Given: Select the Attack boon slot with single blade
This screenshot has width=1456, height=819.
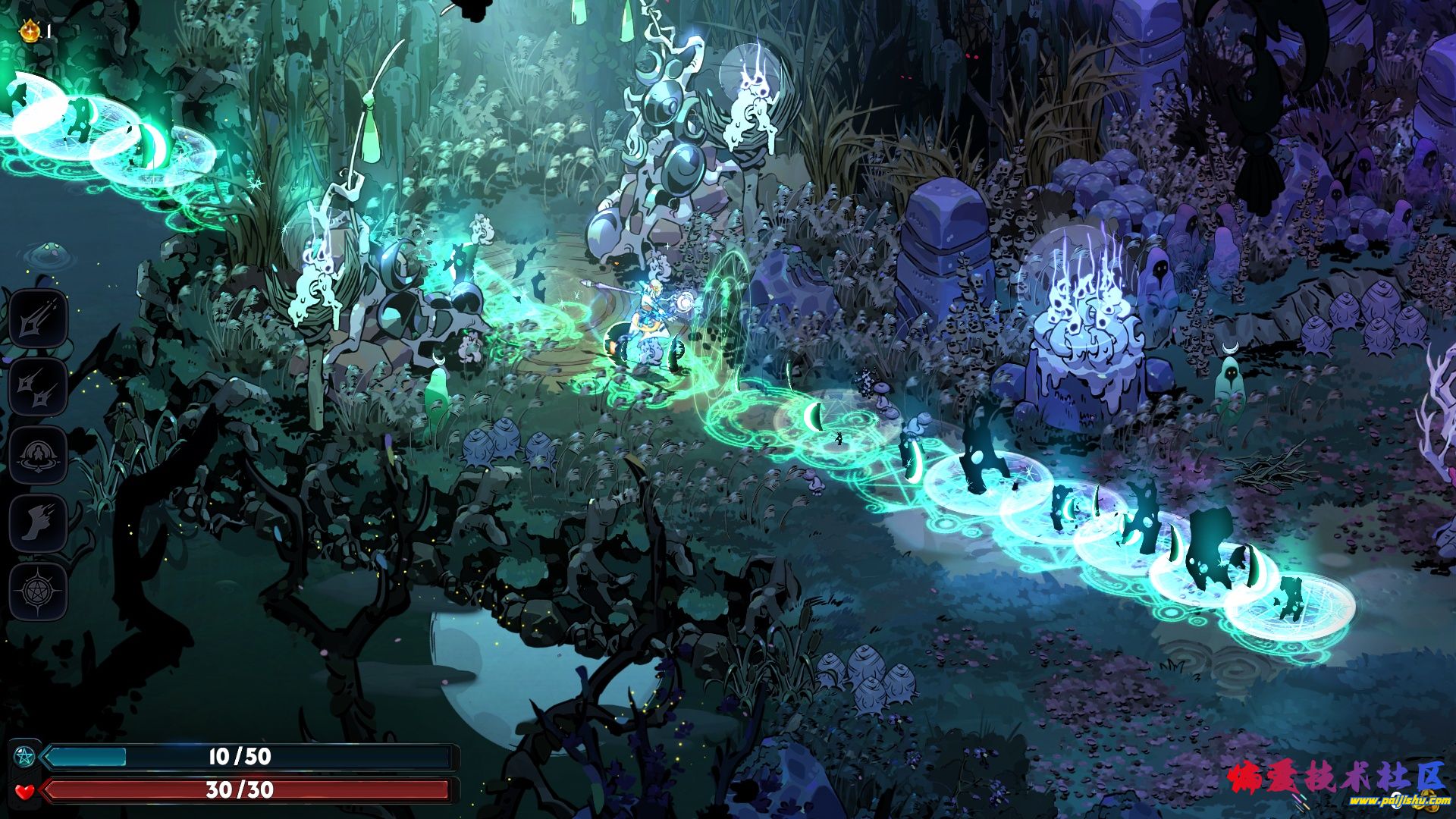Looking at the screenshot, I should (38, 318).
